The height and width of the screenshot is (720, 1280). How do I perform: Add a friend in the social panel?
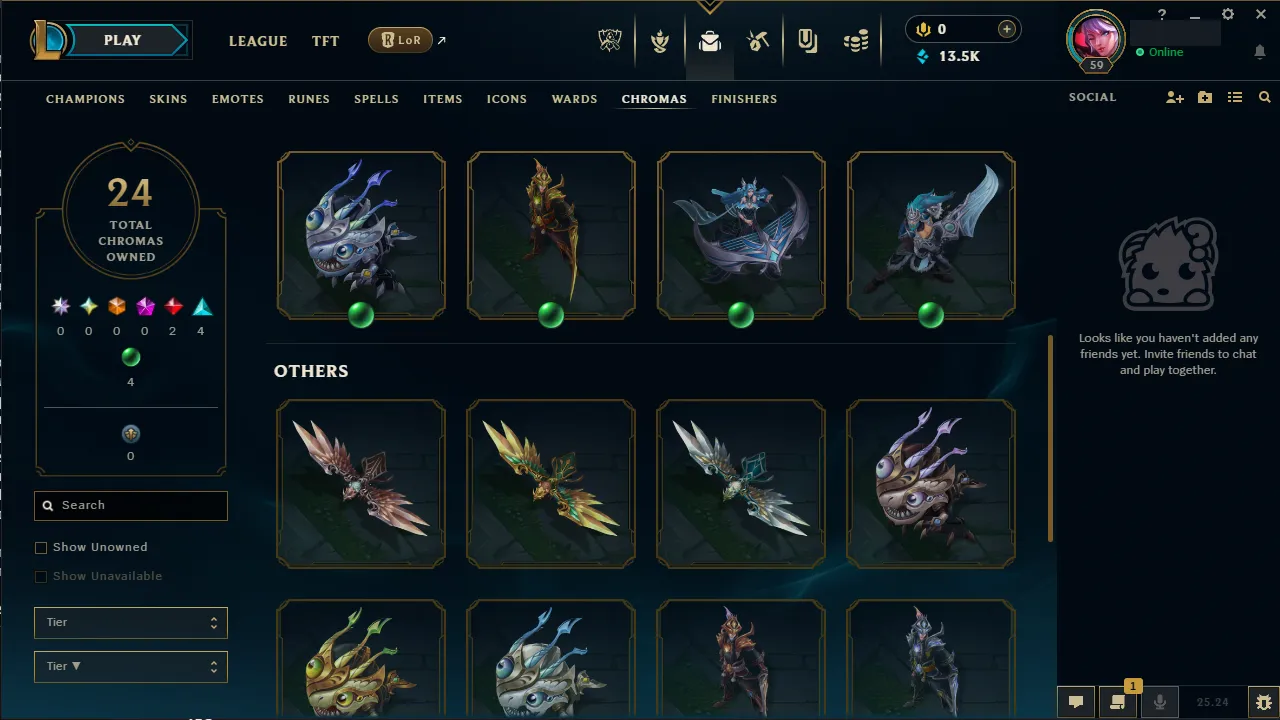pos(1174,97)
